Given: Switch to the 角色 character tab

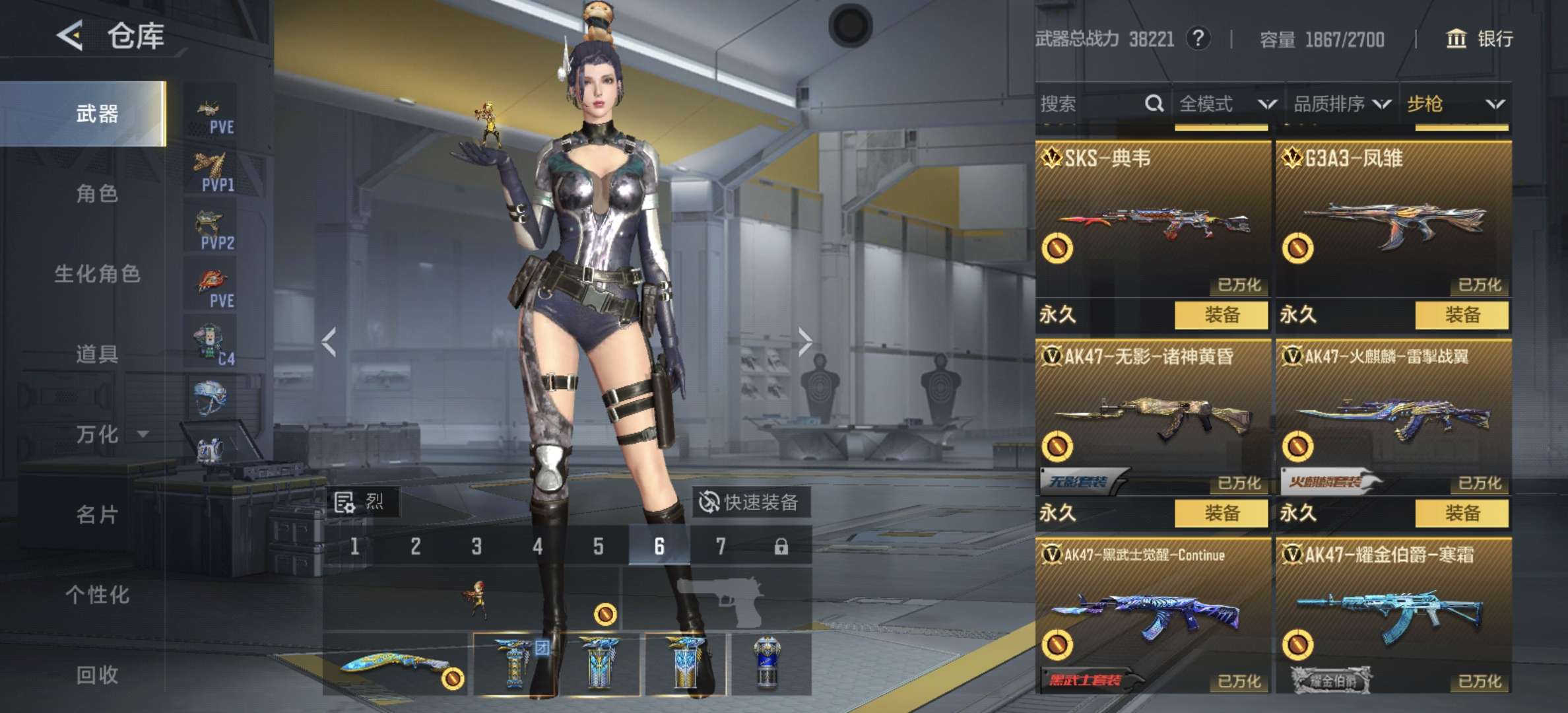Looking at the screenshot, I should click(97, 193).
